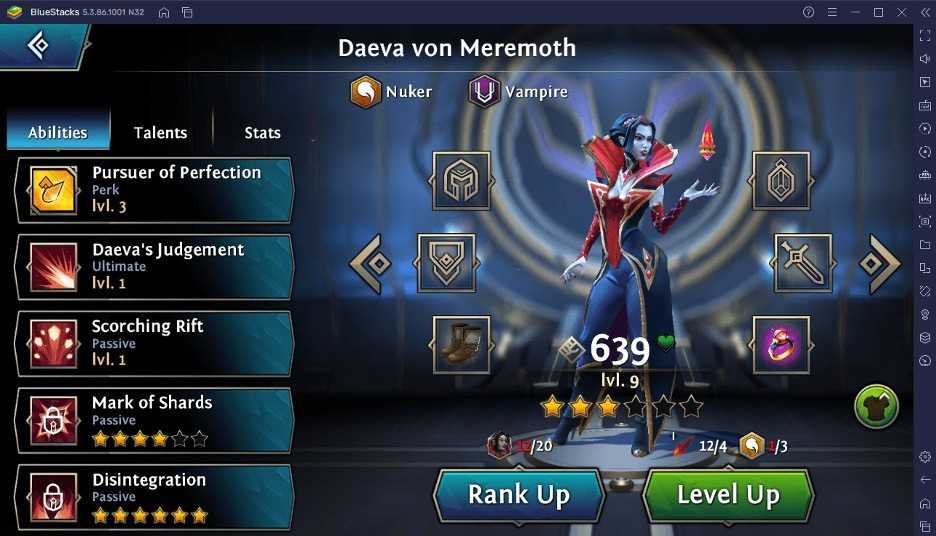Tap the Rank Up button
Viewport: 936px width, 536px height.
pyautogui.click(x=519, y=494)
